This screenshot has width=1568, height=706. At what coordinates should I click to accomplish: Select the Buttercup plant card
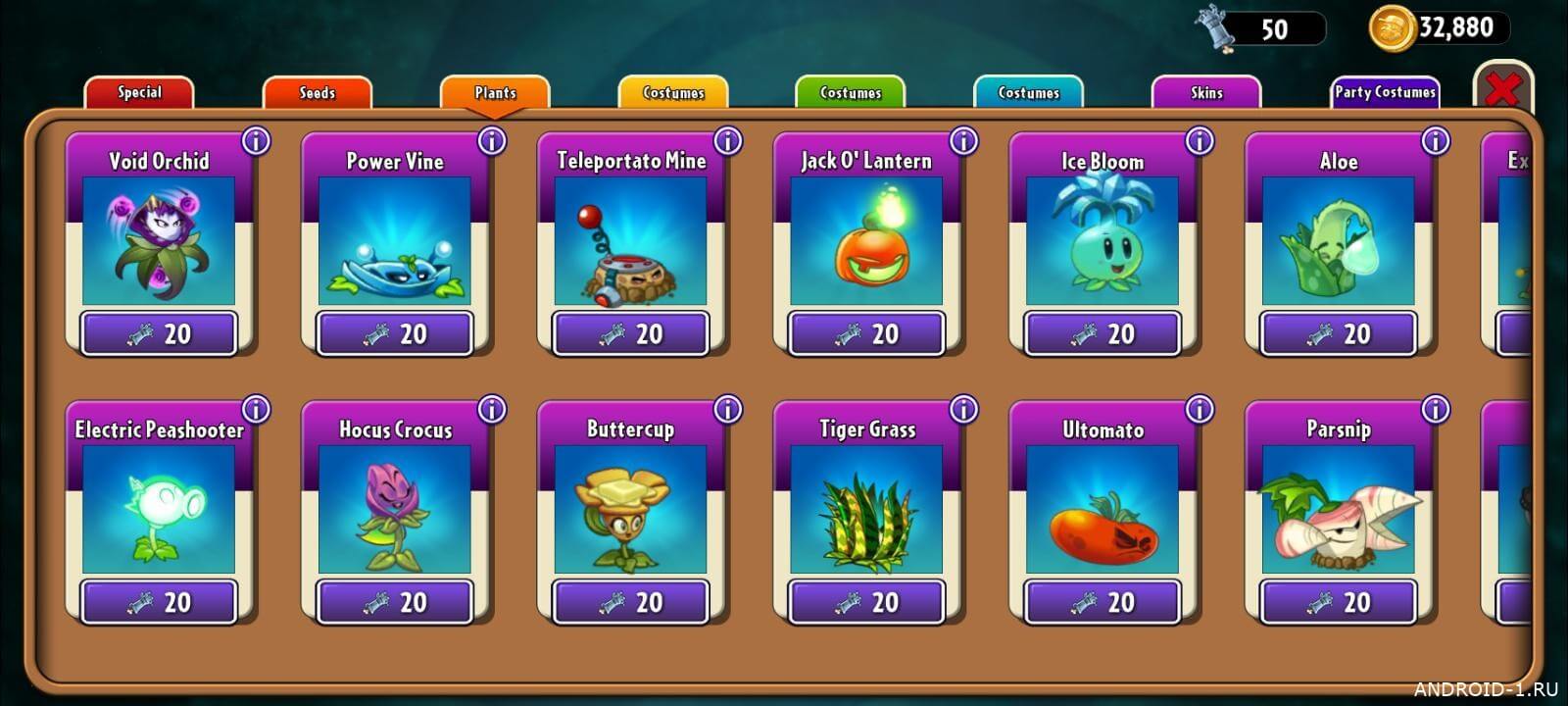click(x=630, y=508)
